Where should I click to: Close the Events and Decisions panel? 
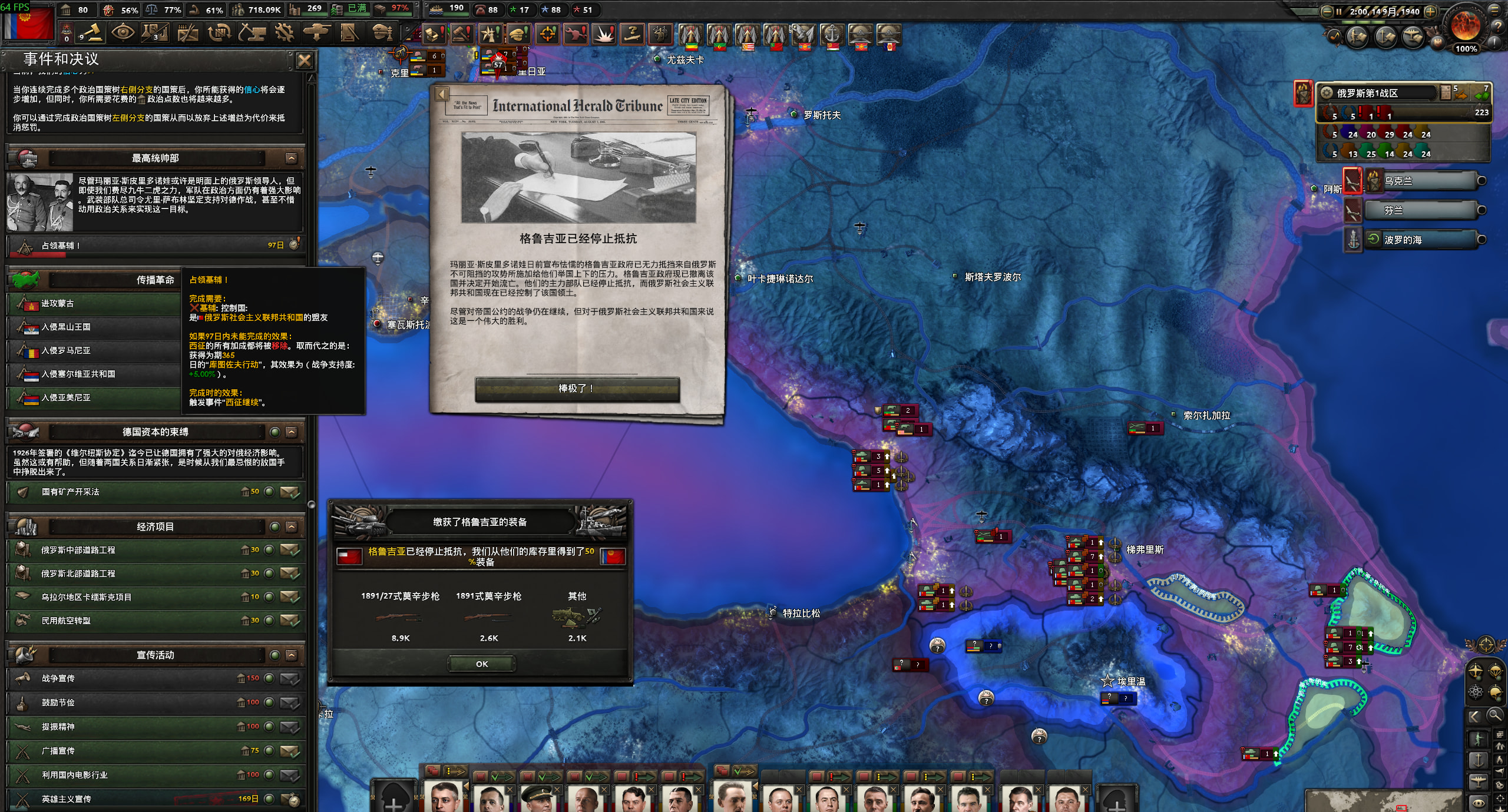point(304,61)
